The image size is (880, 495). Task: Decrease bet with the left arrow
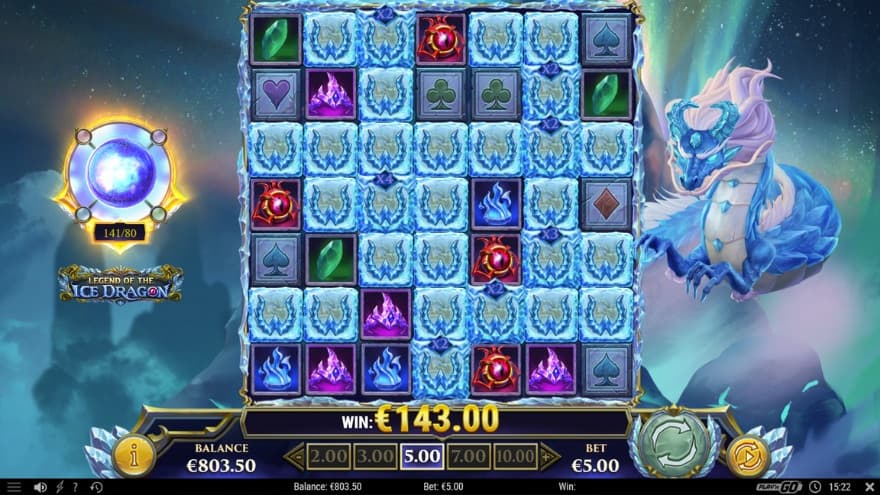point(294,457)
